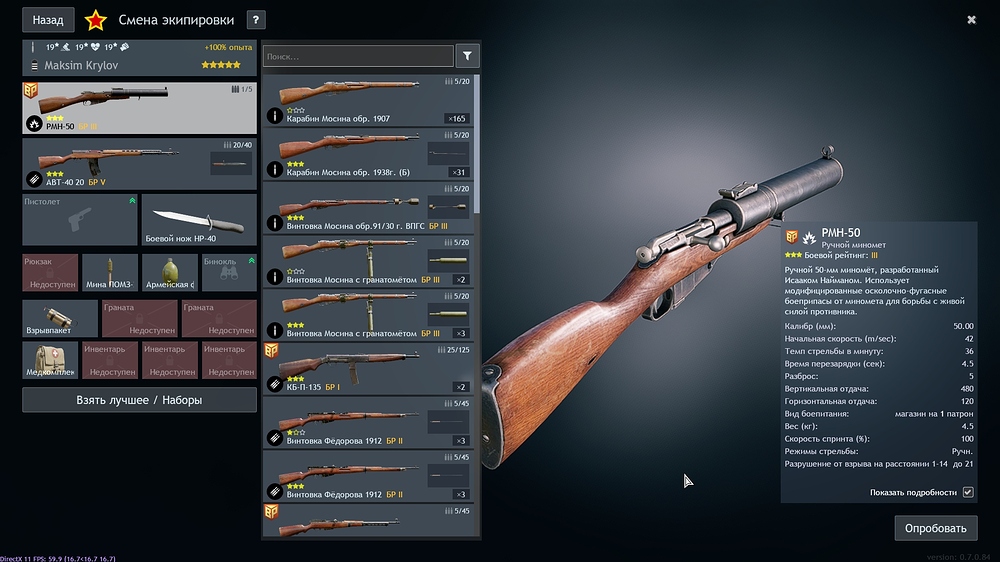
Task: Choose Винтовка Мосина обр.91/30 г. ВПГС
Action: 368,208
